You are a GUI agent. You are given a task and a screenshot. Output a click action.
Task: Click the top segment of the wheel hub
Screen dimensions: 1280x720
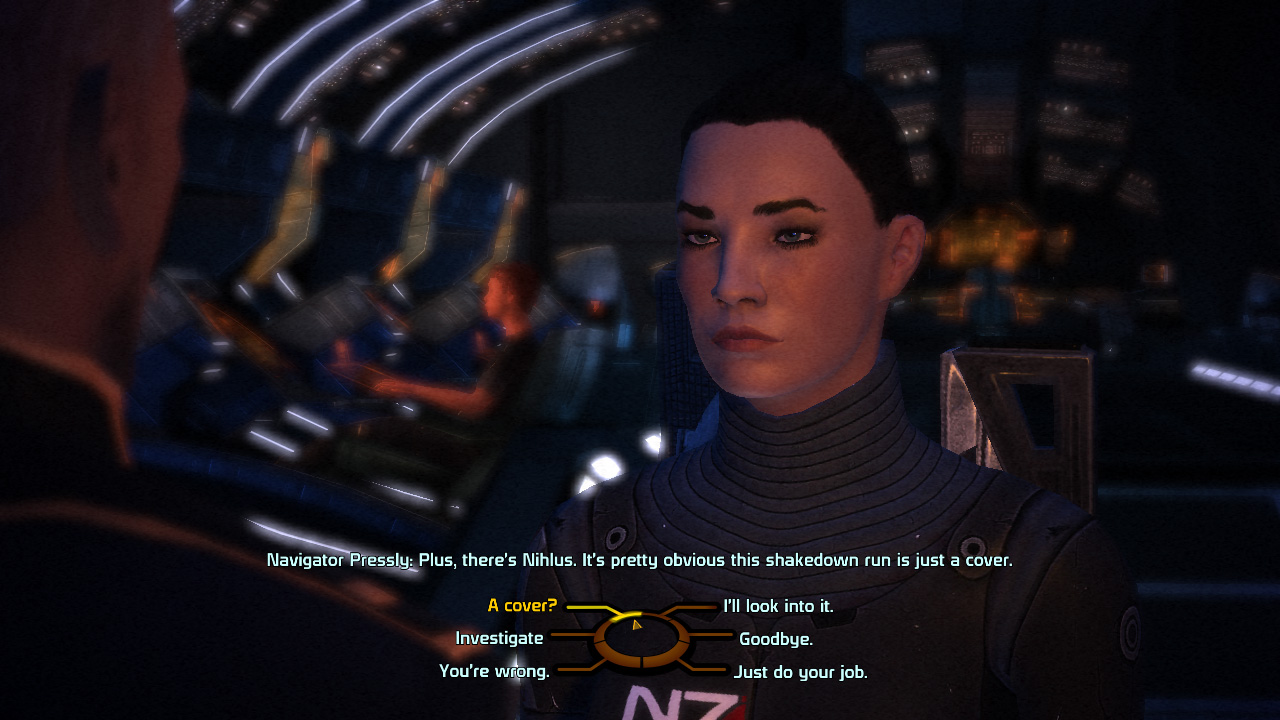click(x=639, y=618)
